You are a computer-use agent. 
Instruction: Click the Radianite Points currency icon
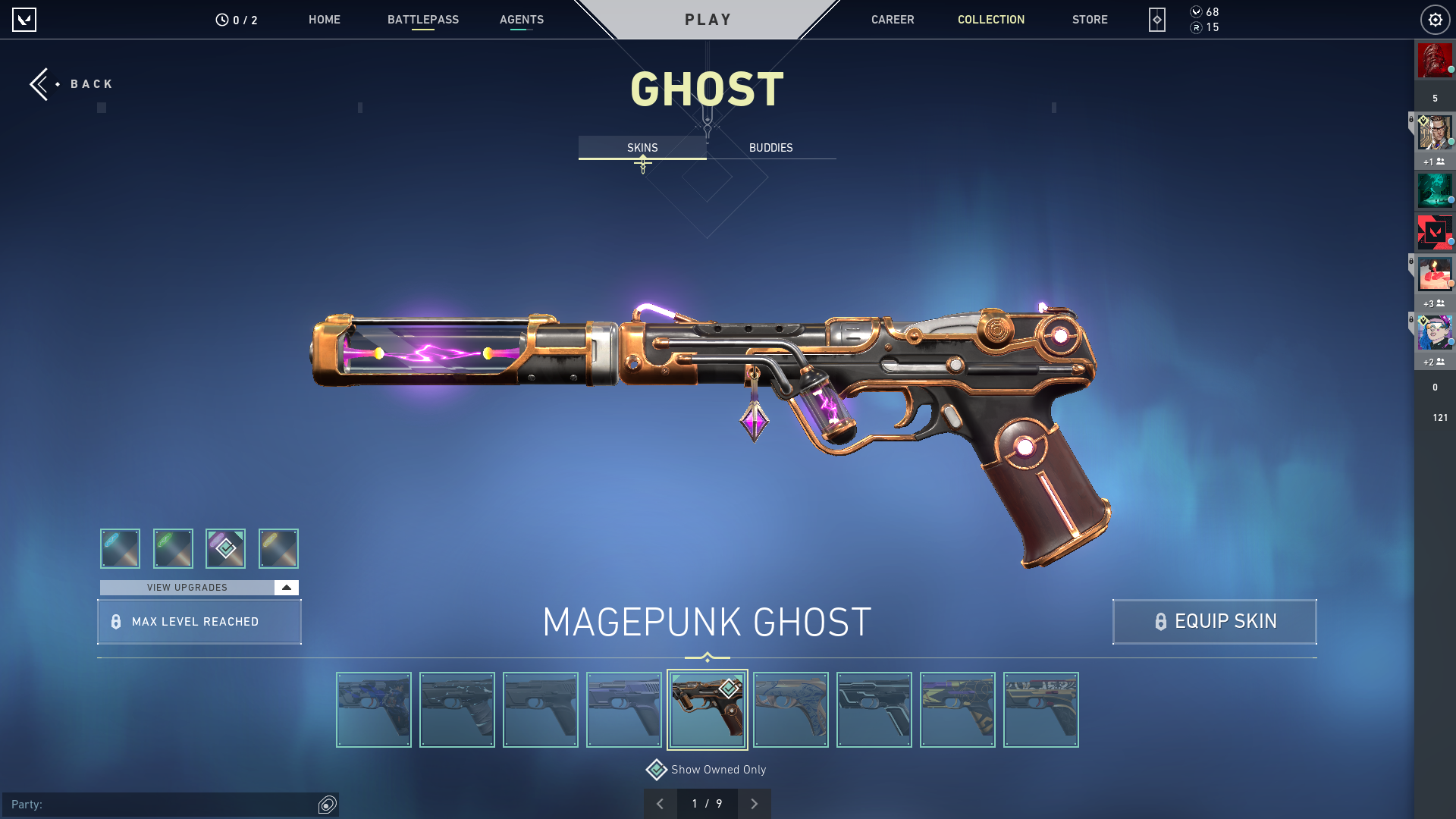coord(1196,27)
